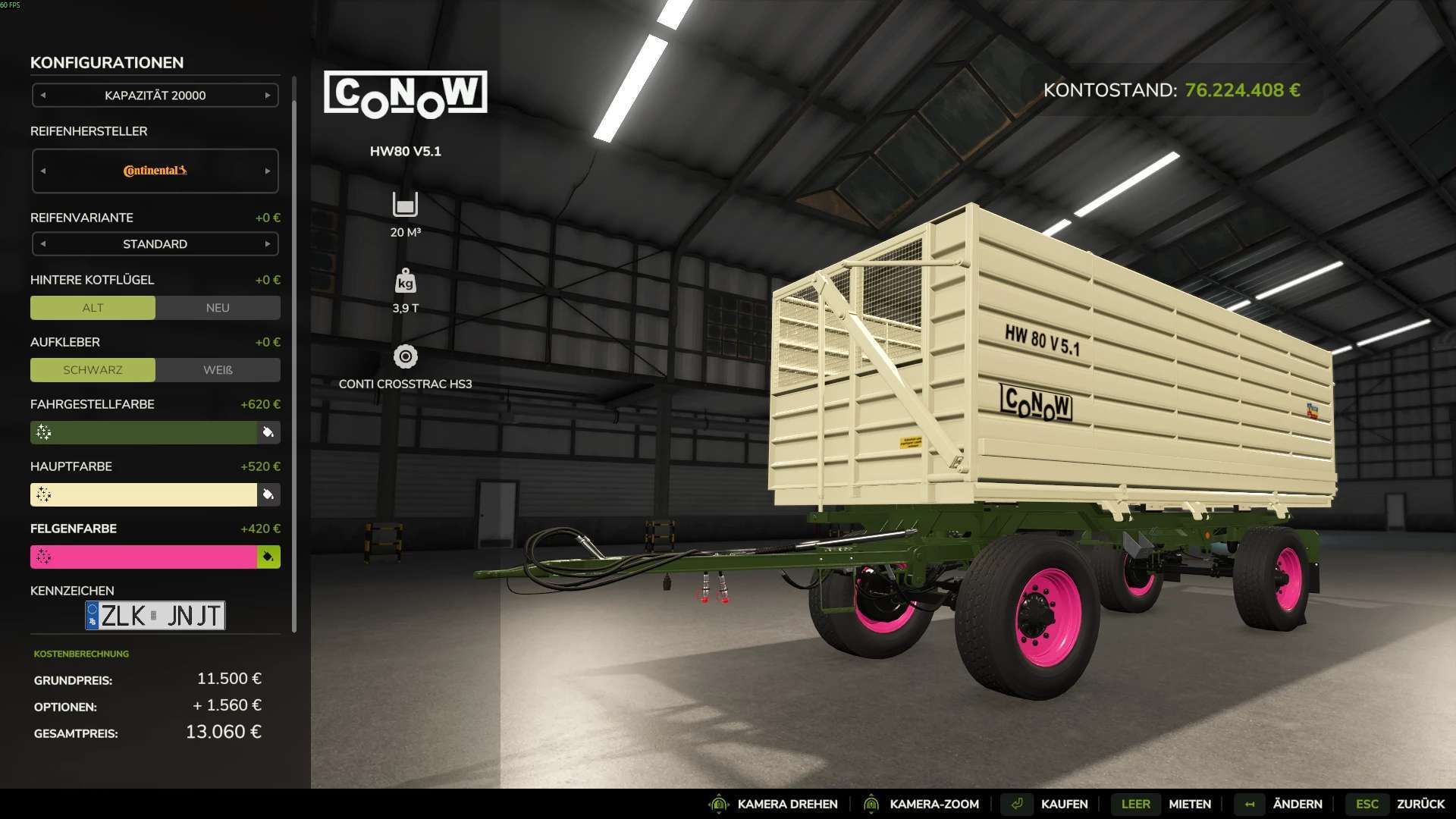Screen dimensions: 1456x819
Task: Select ÄNDERN in the bottom bar
Action: (x=1297, y=804)
